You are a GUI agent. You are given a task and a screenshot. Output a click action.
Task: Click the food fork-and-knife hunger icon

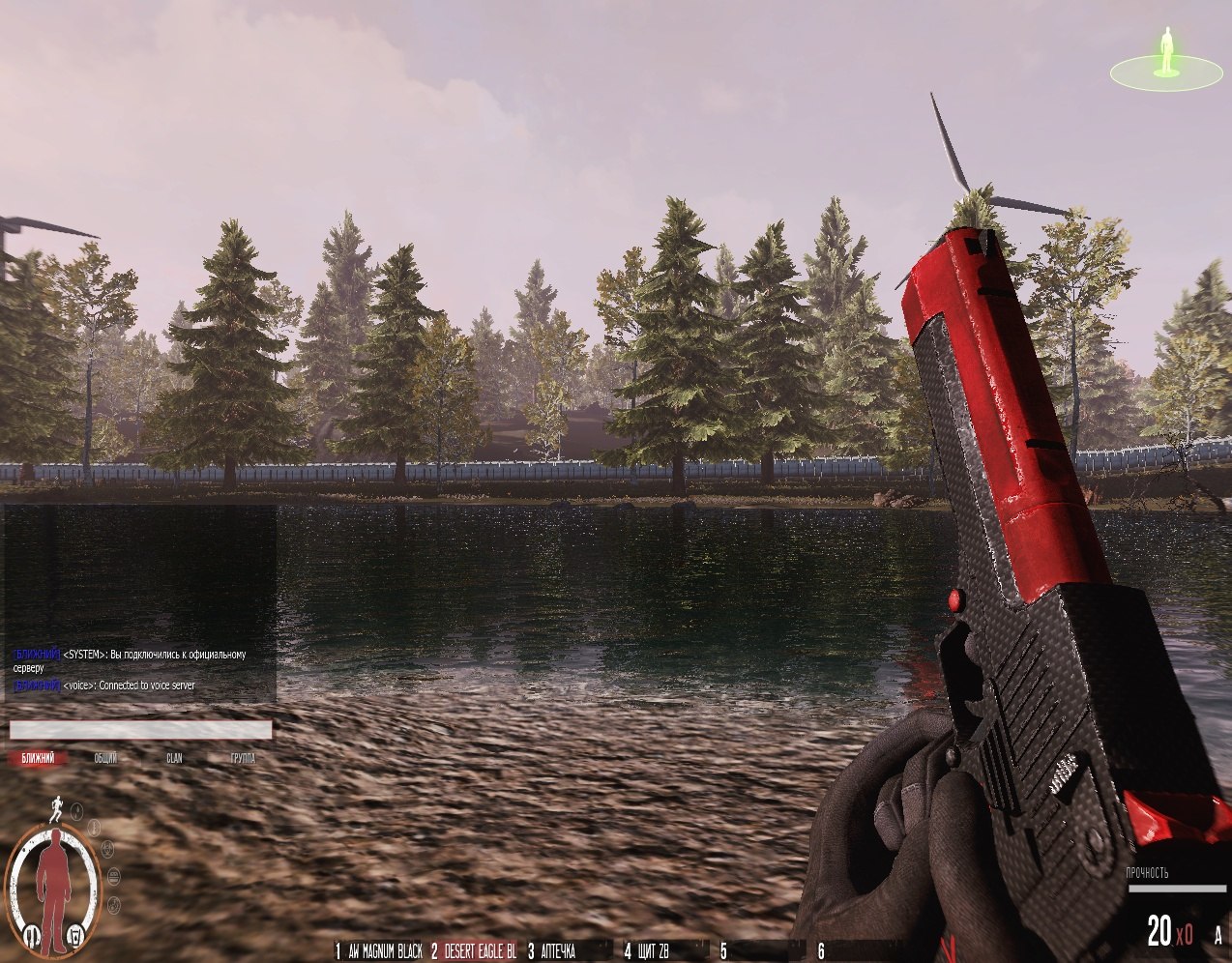31,935
